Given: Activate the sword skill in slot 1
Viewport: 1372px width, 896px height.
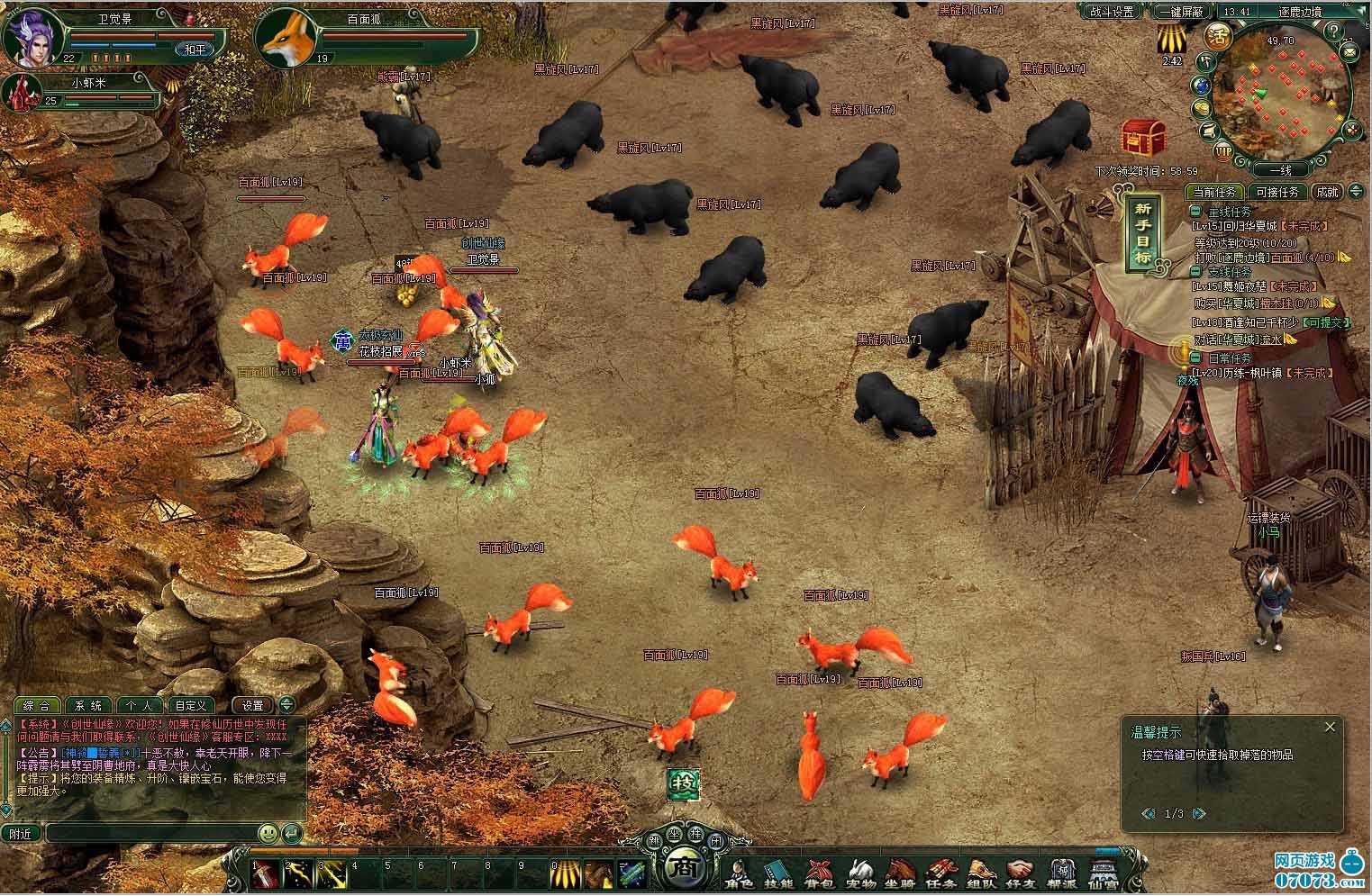Looking at the screenshot, I should coord(266,873).
